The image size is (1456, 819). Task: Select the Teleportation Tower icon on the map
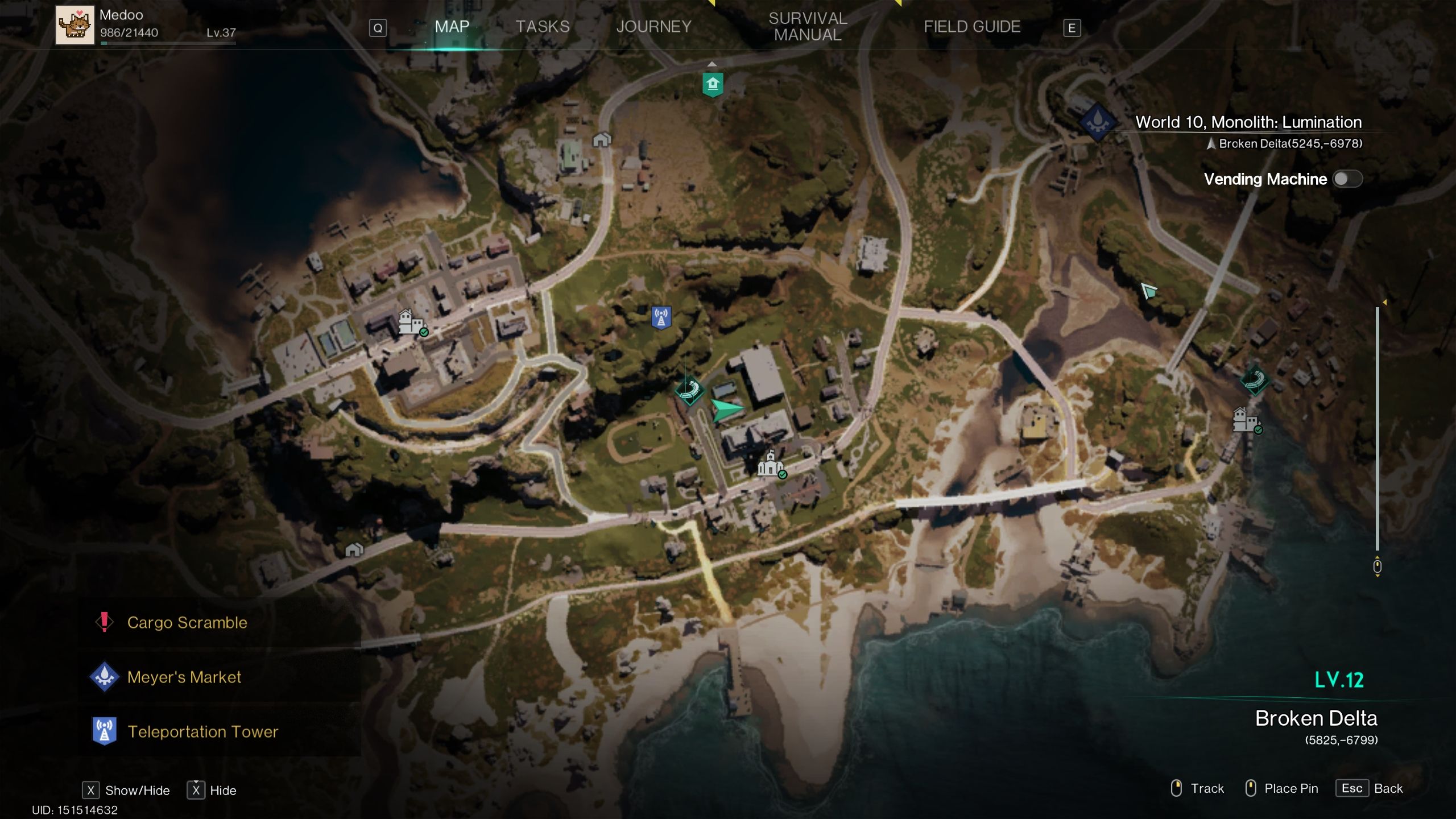(661, 317)
